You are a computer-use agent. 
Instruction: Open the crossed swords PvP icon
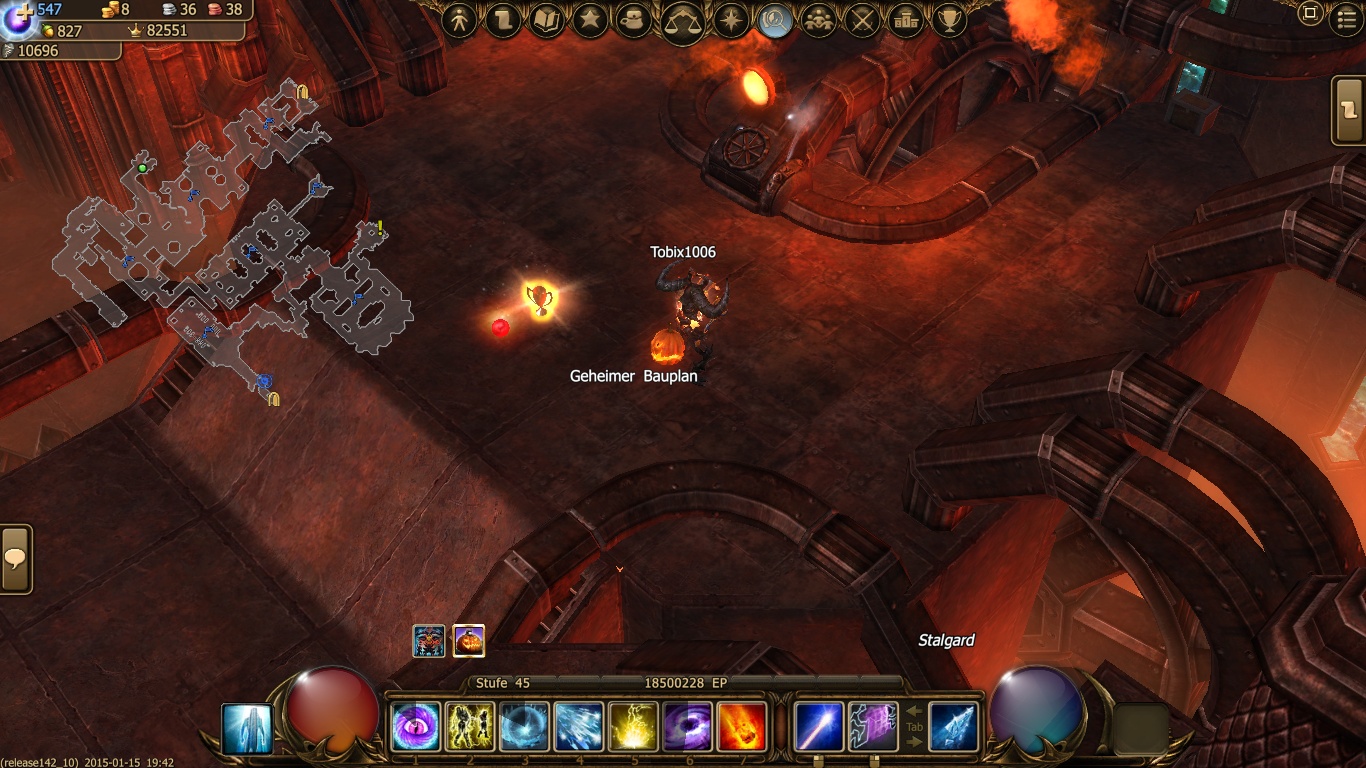[862, 21]
